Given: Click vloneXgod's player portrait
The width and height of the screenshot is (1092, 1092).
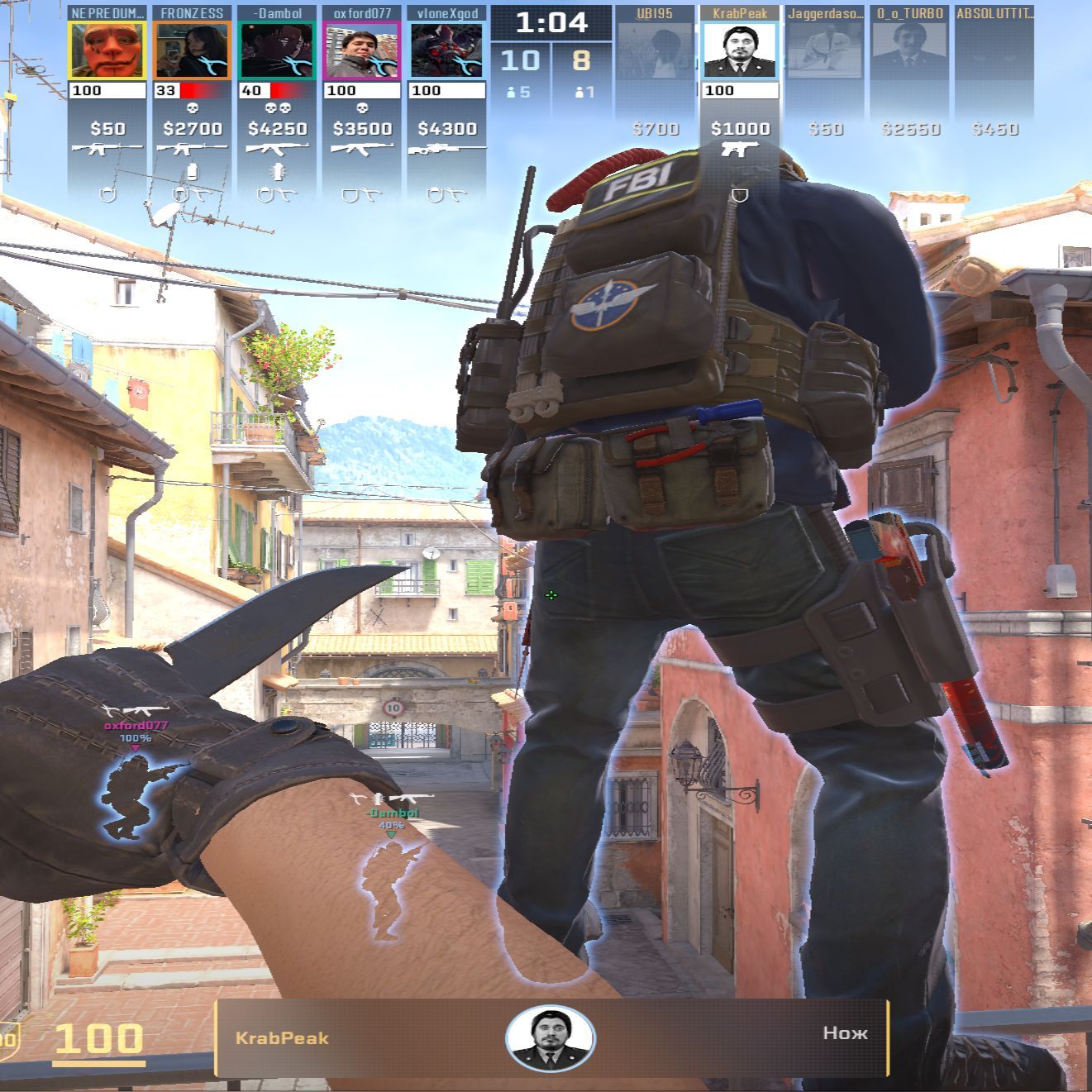Looking at the screenshot, I should click(446, 51).
